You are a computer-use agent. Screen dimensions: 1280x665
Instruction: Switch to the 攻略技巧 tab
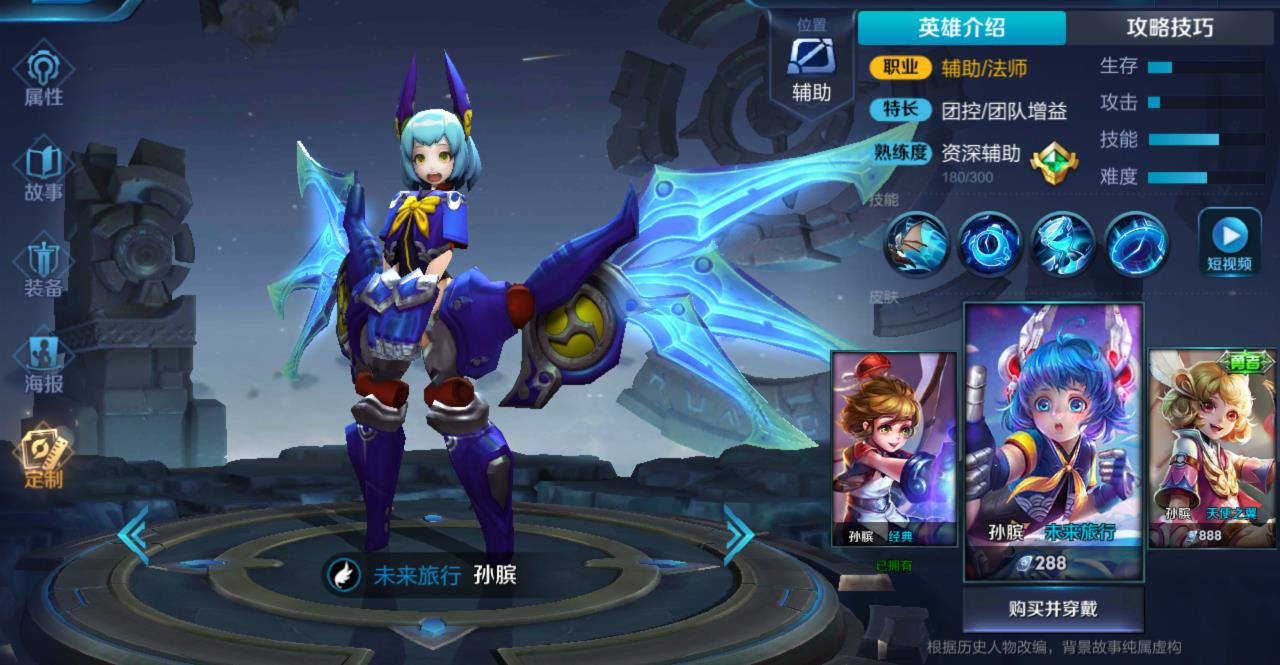[x=1170, y=28]
